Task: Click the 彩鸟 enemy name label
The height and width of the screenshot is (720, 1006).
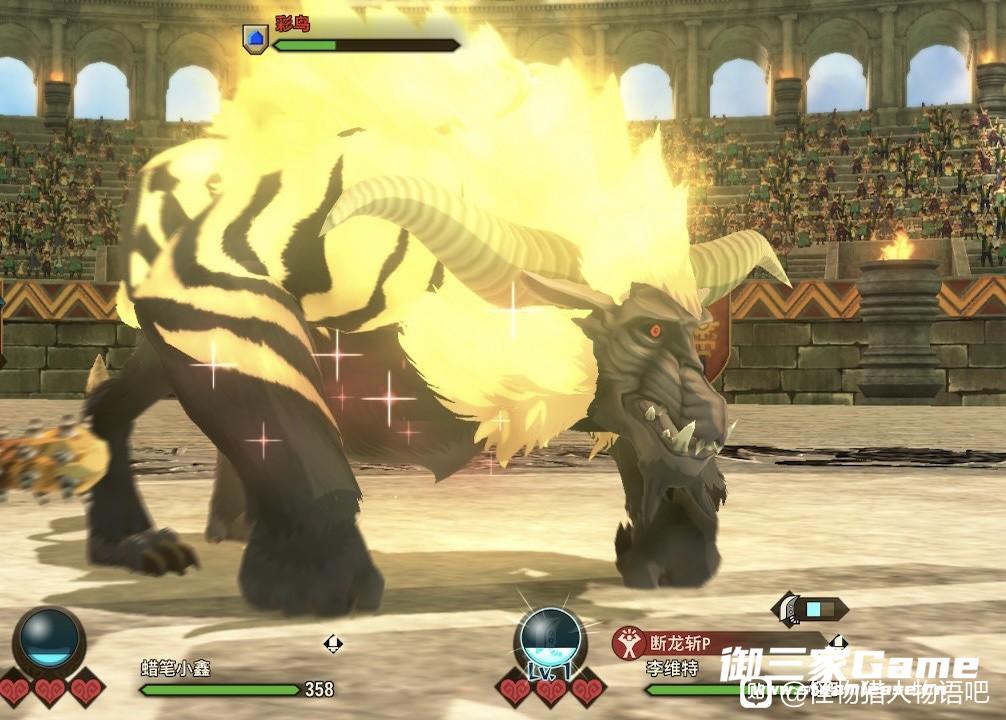Action: 293,22
